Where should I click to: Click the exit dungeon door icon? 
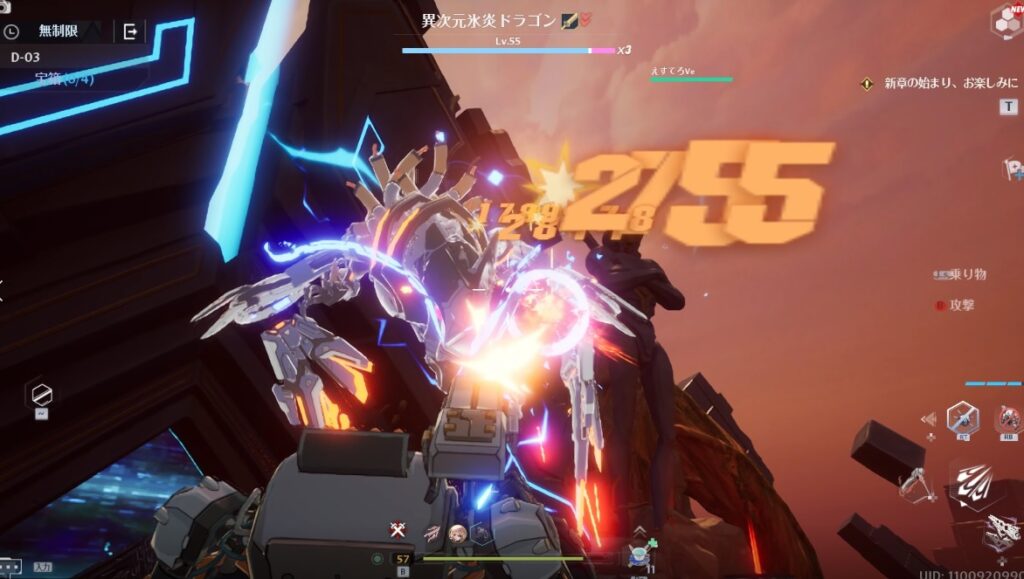(130, 32)
